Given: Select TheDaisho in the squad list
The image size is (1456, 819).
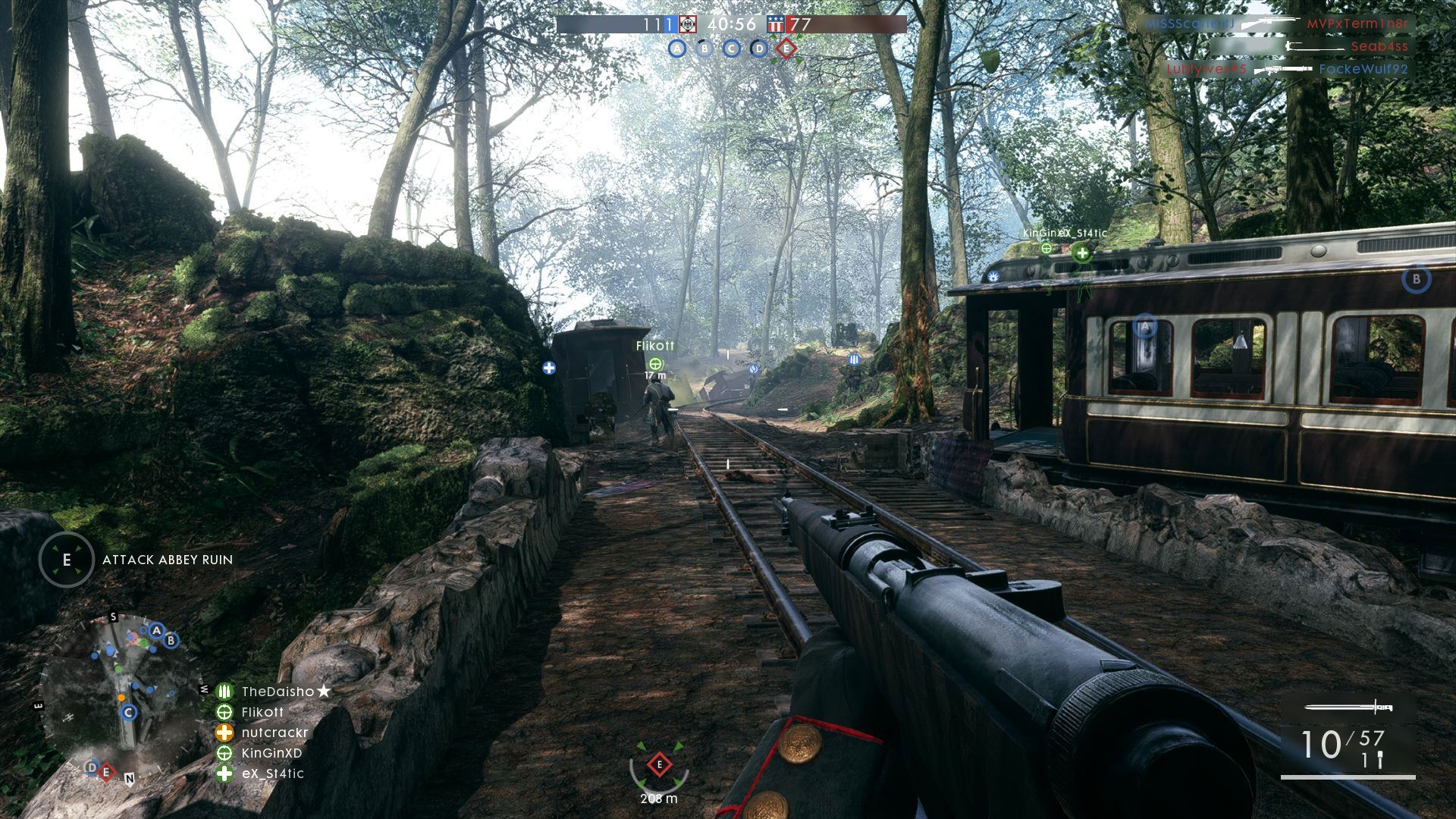Looking at the screenshot, I should click(x=278, y=692).
